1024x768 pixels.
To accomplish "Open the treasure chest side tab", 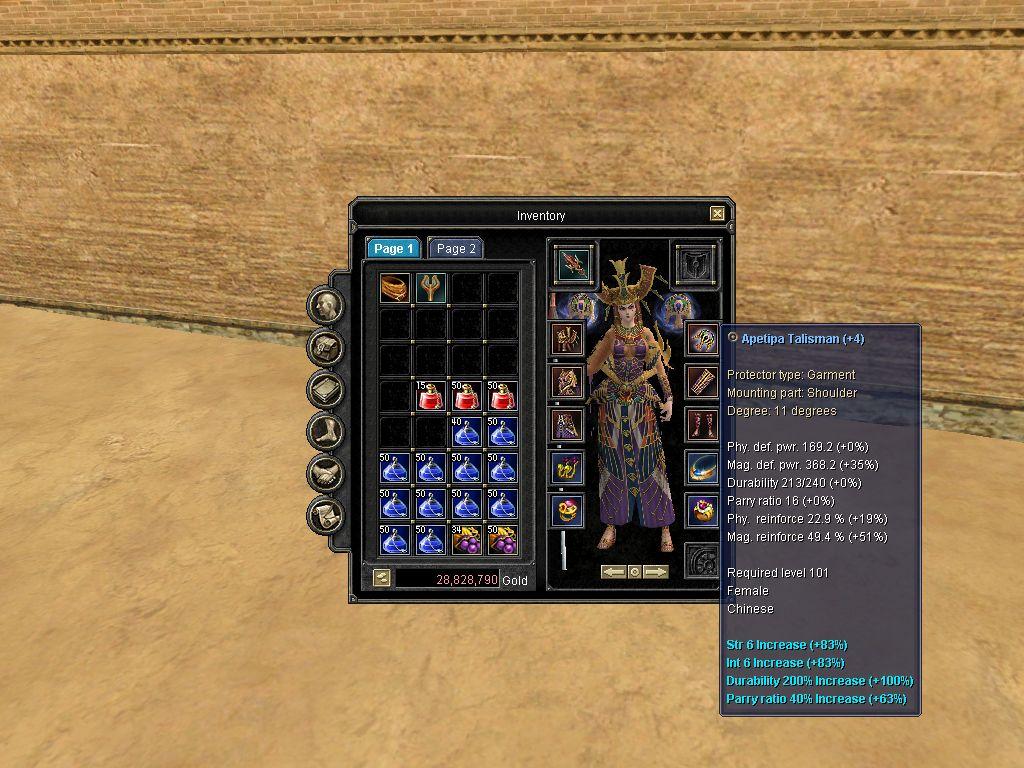I will point(325,348).
